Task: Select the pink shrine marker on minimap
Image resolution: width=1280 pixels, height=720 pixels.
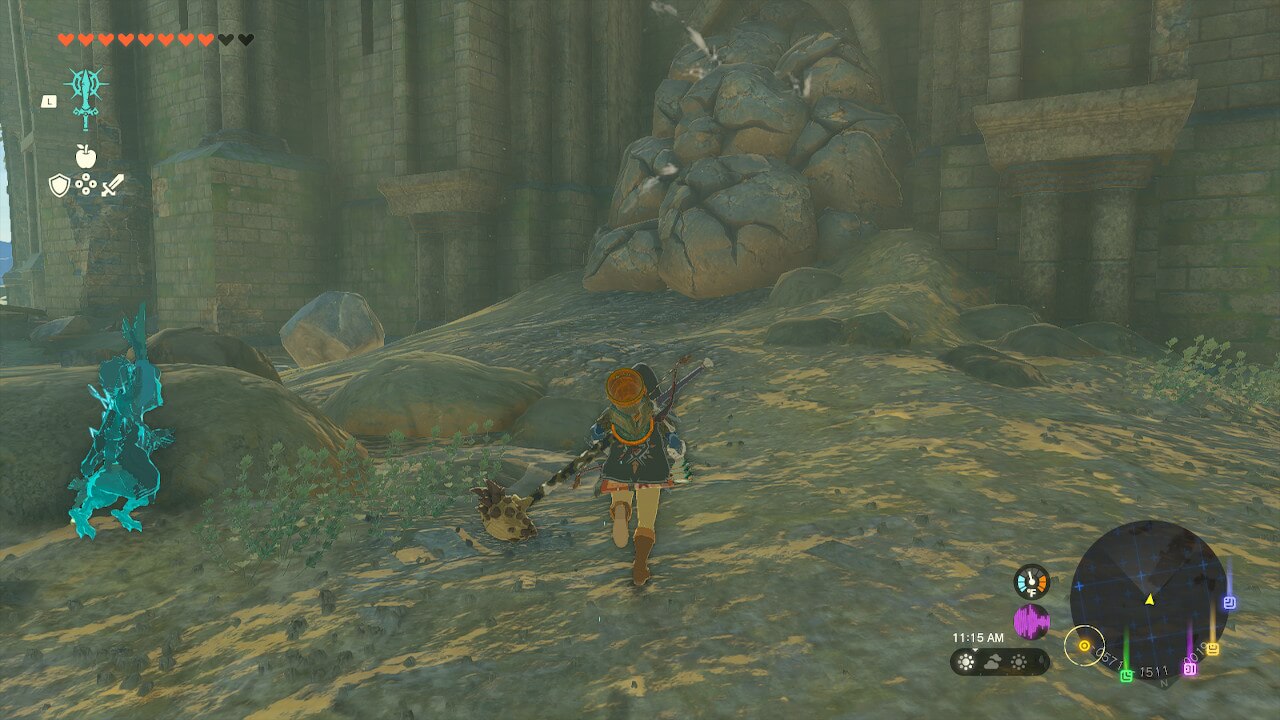Action: 1190,667
